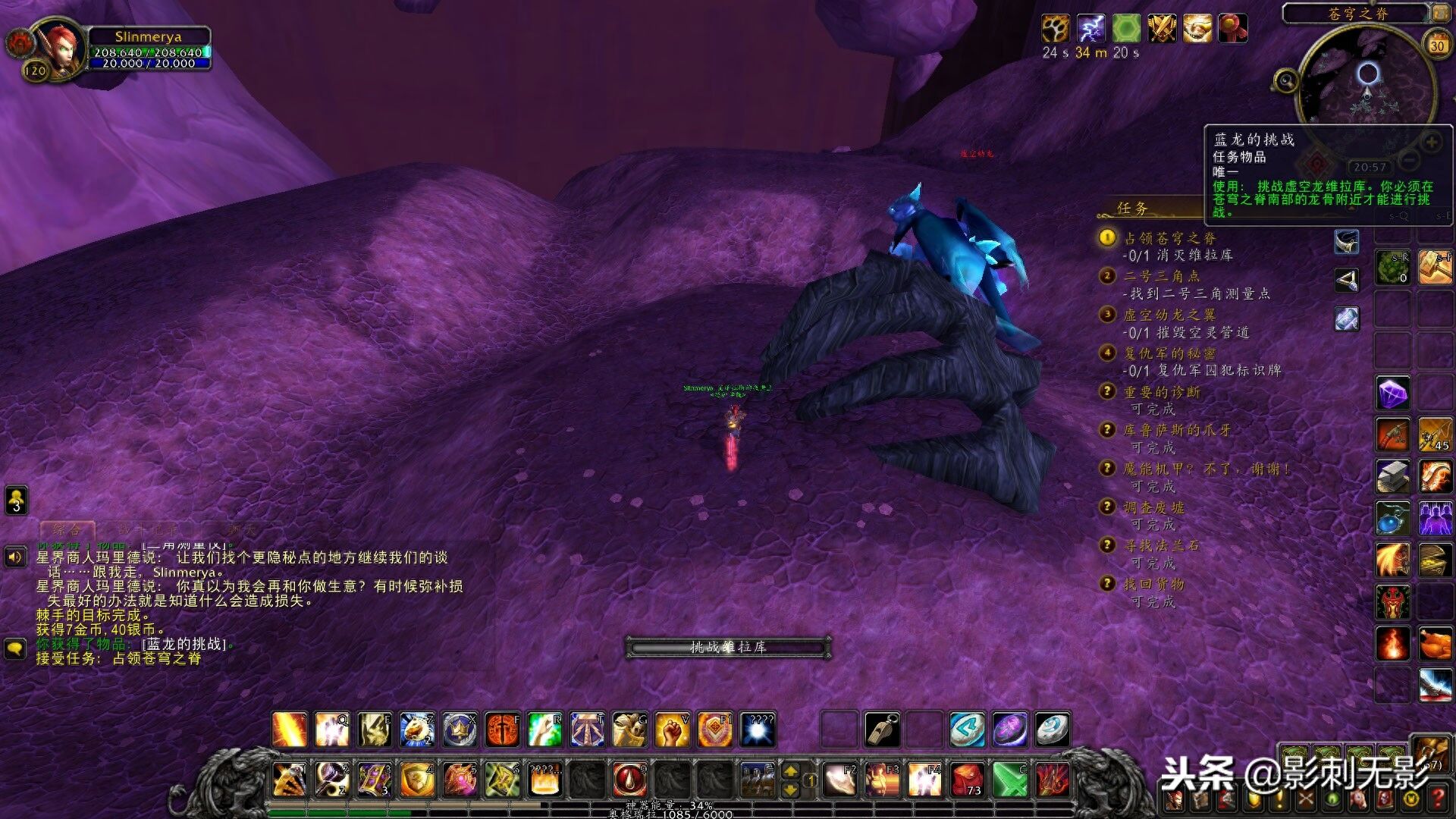Activate the red blood drop ability
The height and width of the screenshot is (819, 1456).
(629, 780)
